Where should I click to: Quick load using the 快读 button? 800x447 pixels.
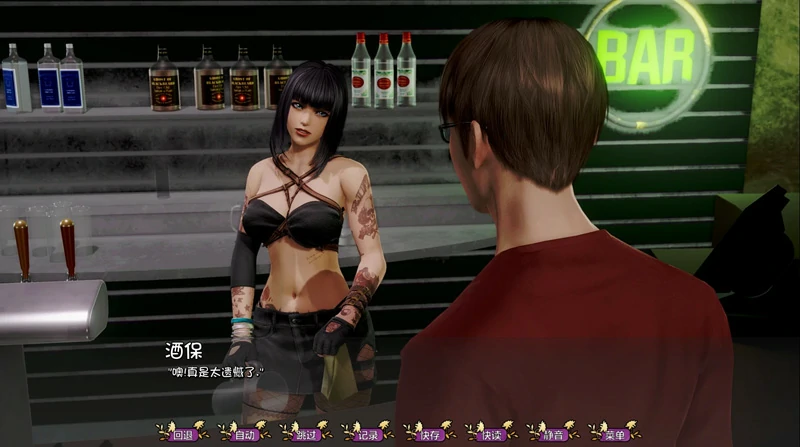491,434
